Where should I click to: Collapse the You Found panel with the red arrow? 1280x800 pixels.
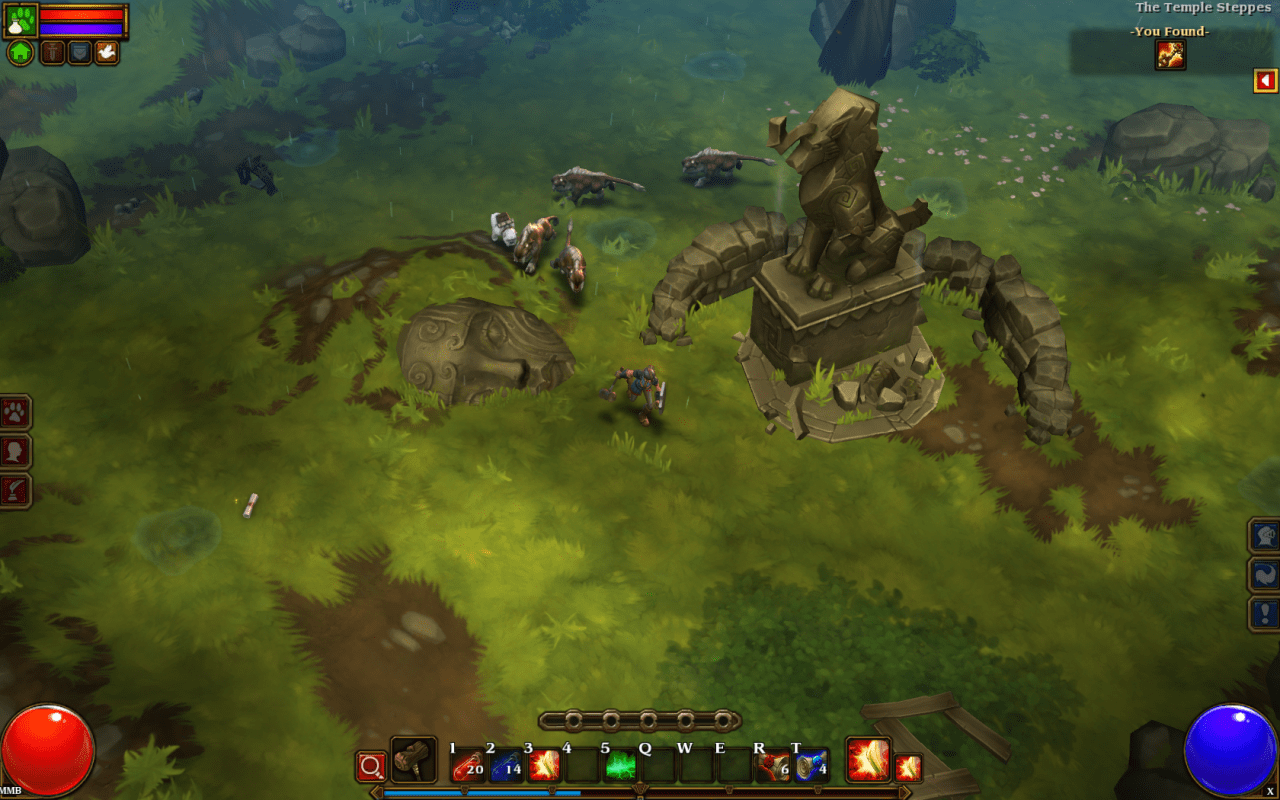click(x=1265, y=80)
